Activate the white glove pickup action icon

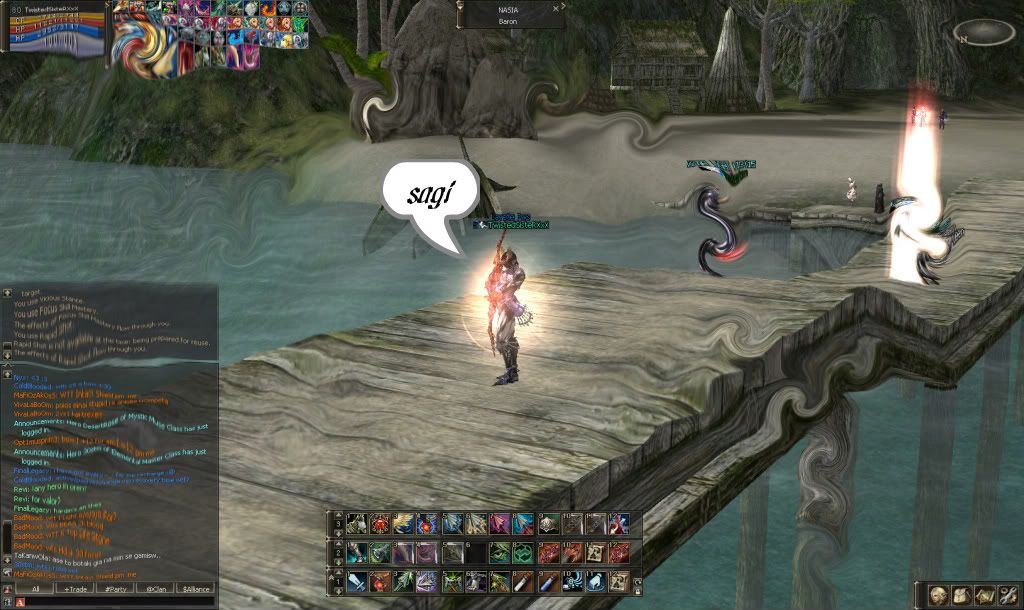[594, 581]
